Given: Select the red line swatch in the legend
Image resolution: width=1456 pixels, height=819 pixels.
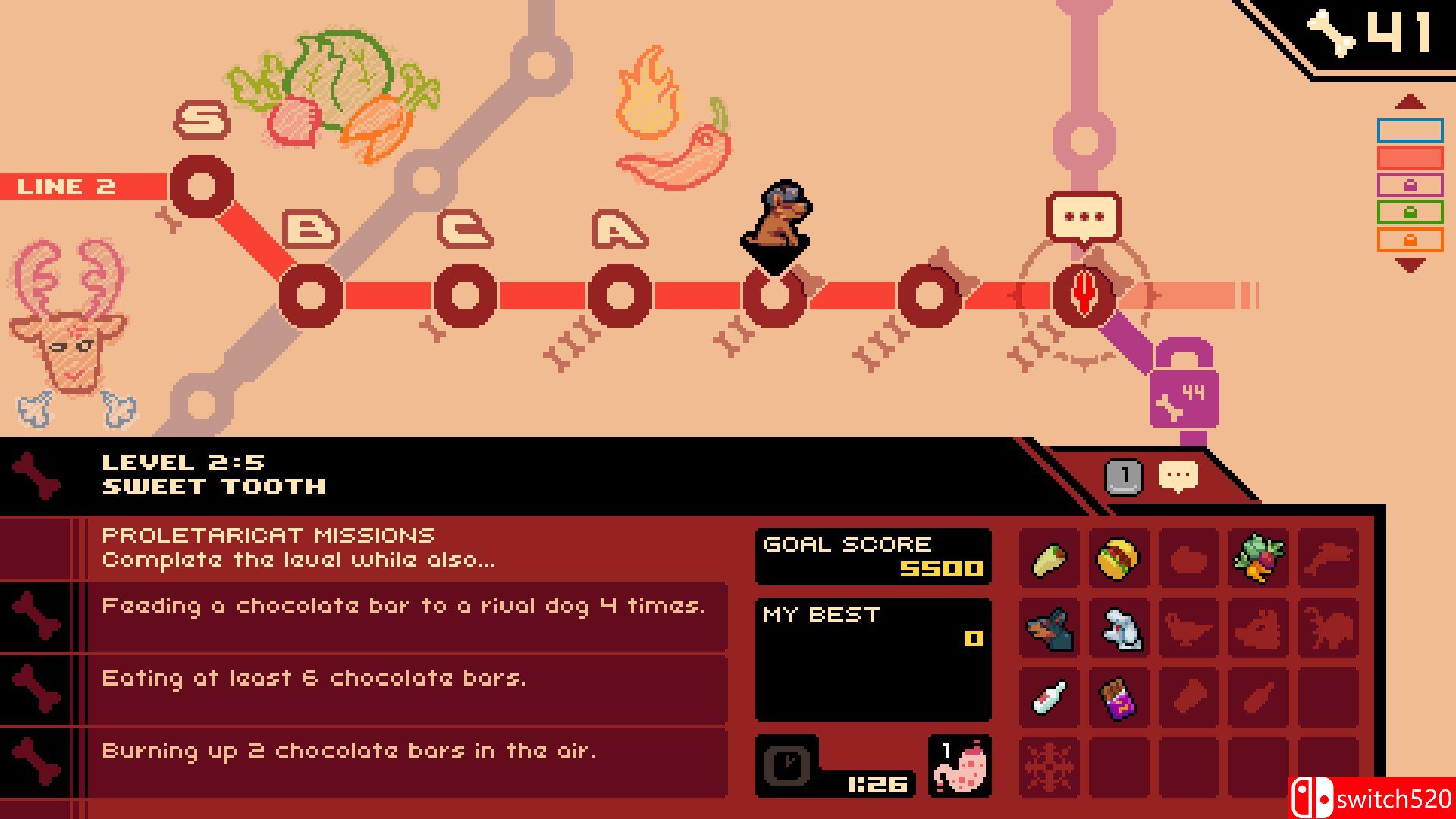Looking at the screenshot, I should click(x=1409, y=158).
